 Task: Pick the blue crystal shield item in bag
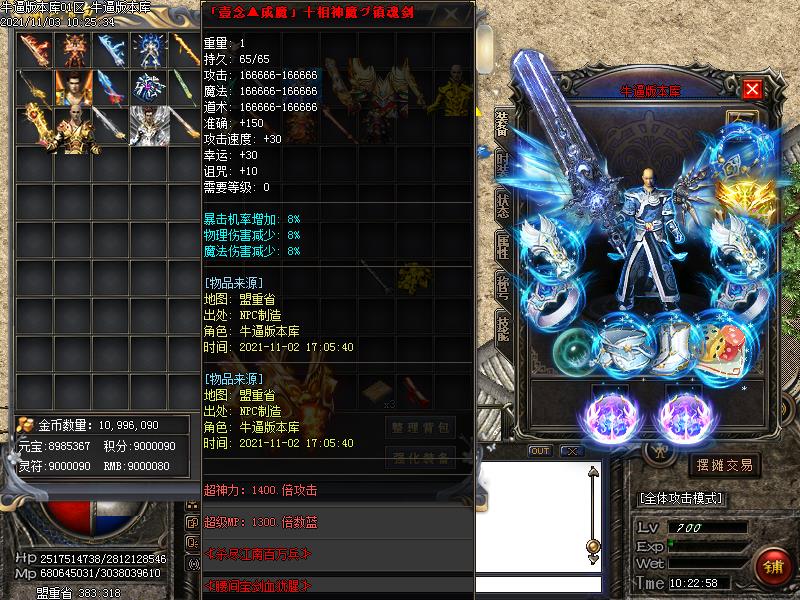click(148, 87)
